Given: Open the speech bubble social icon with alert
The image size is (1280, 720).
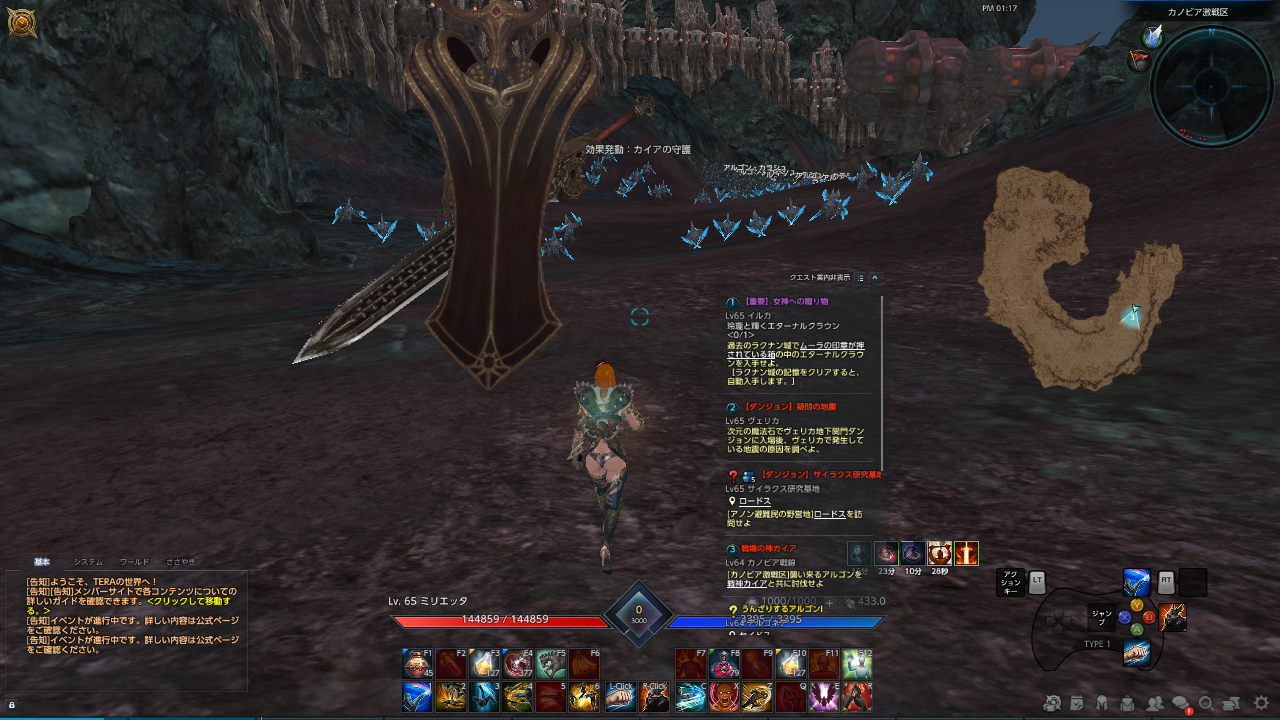Looking at the screenshot, I should coord(1181,704).
